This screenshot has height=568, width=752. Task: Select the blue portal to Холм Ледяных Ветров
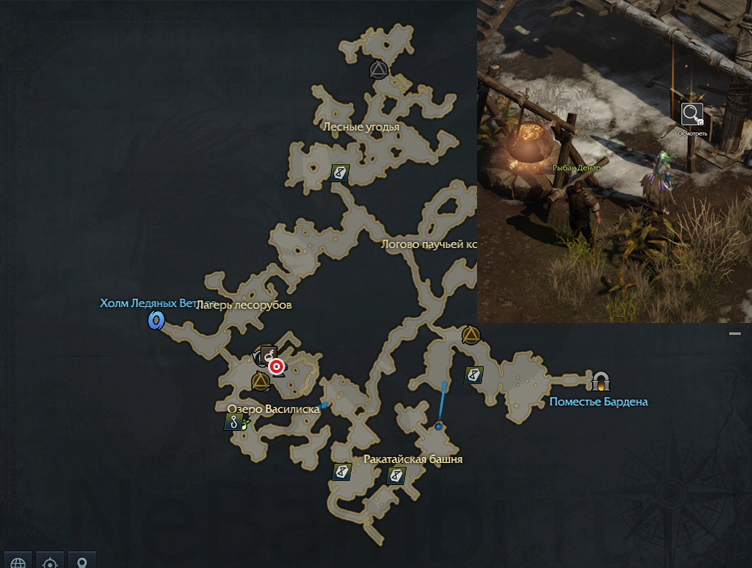(x=156, y=320)
